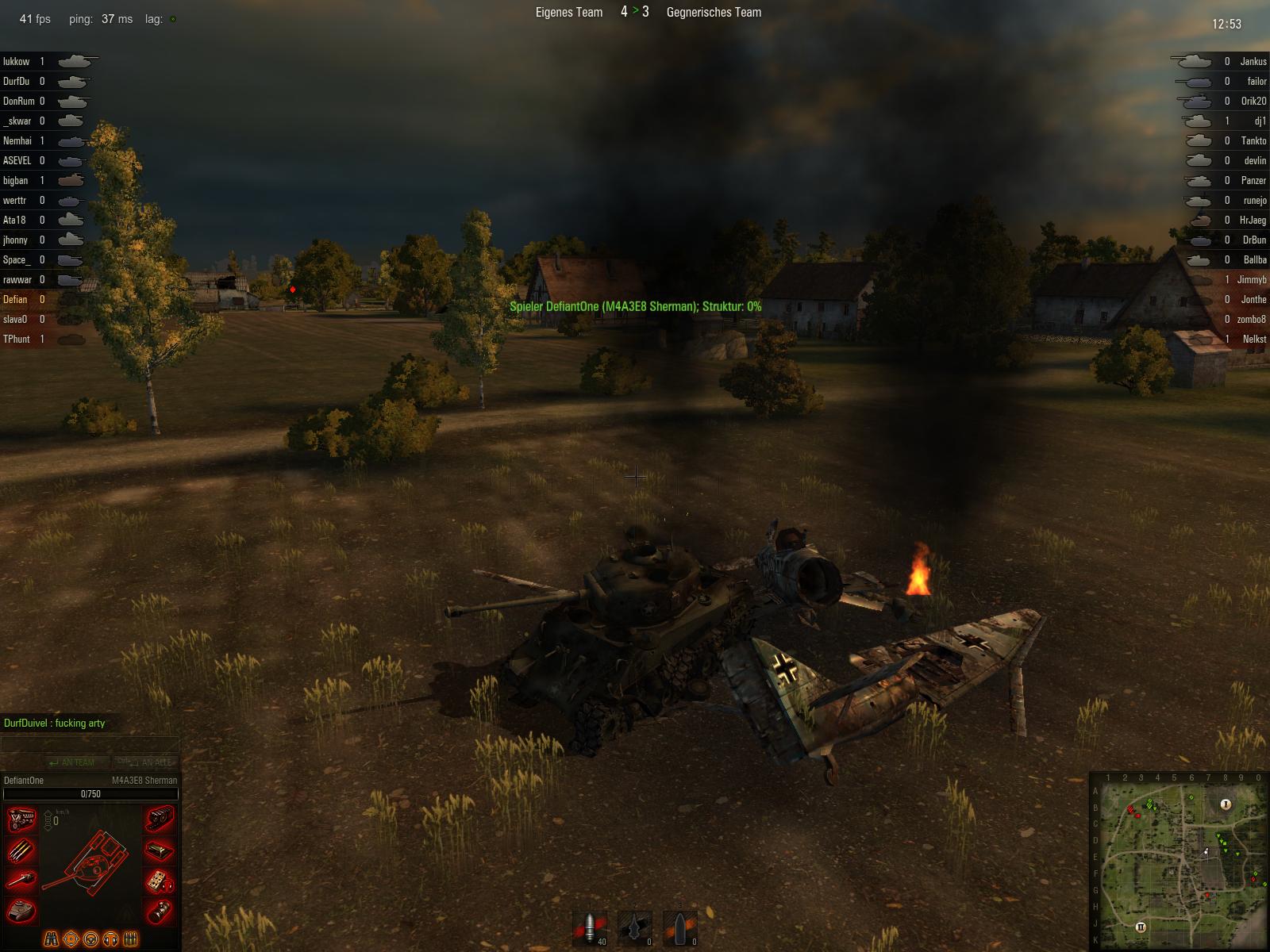Select the first shell type with 40 rounds

point(589,927)
